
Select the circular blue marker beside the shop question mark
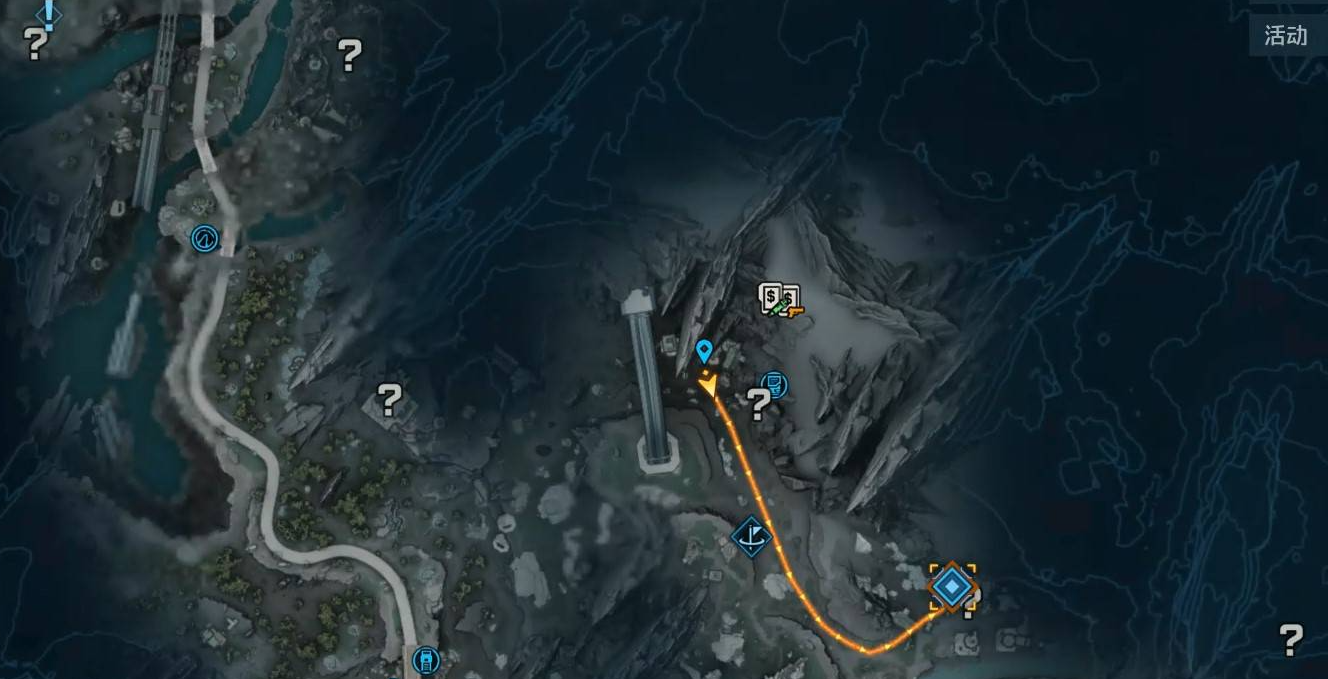pyautogui.click(x=773, y=384)
